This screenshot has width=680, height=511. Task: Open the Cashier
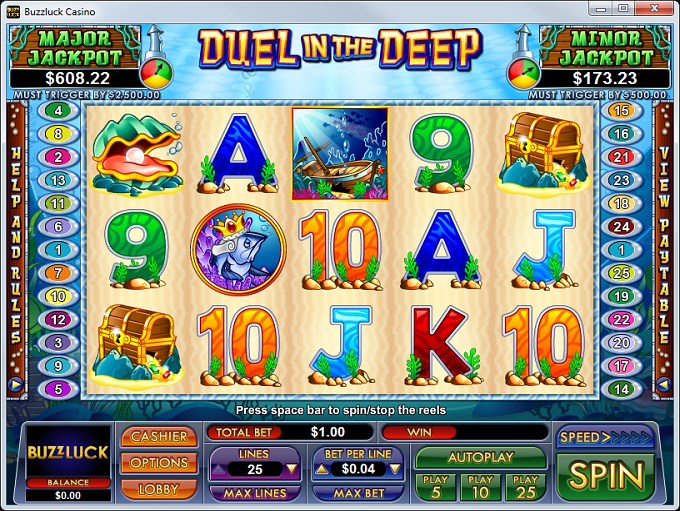tap(158, 437)
